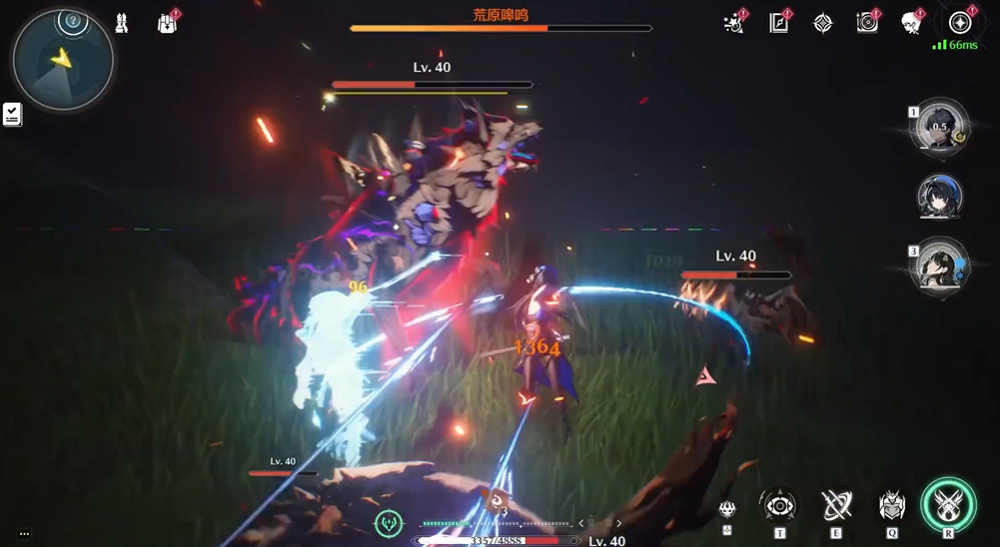Open the backpack inventory icon
The height and width of the screenshot is (547, 1000).
tap(167, 23)
